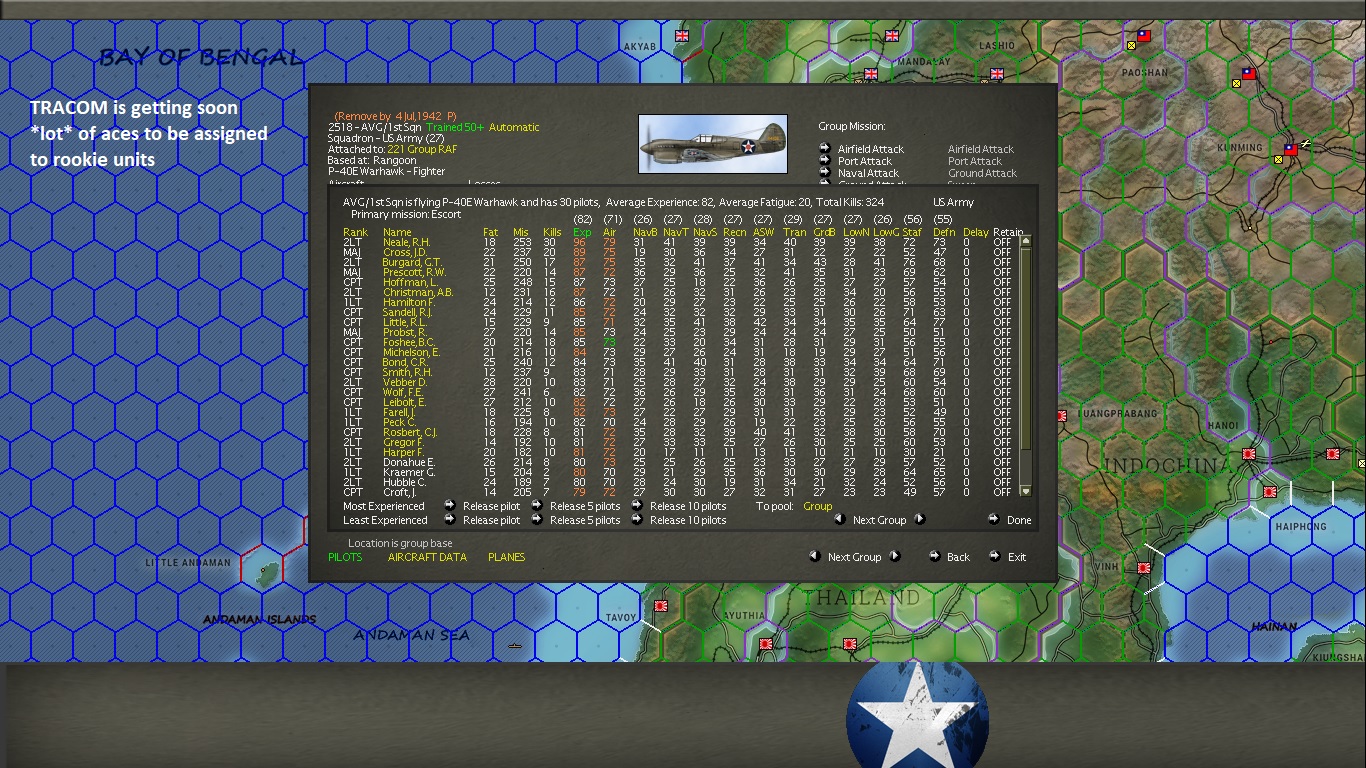Click the P-40E Warhawk aircraft picture
The width and height of the screenshot is (1366, 768).
click(712, 144)
